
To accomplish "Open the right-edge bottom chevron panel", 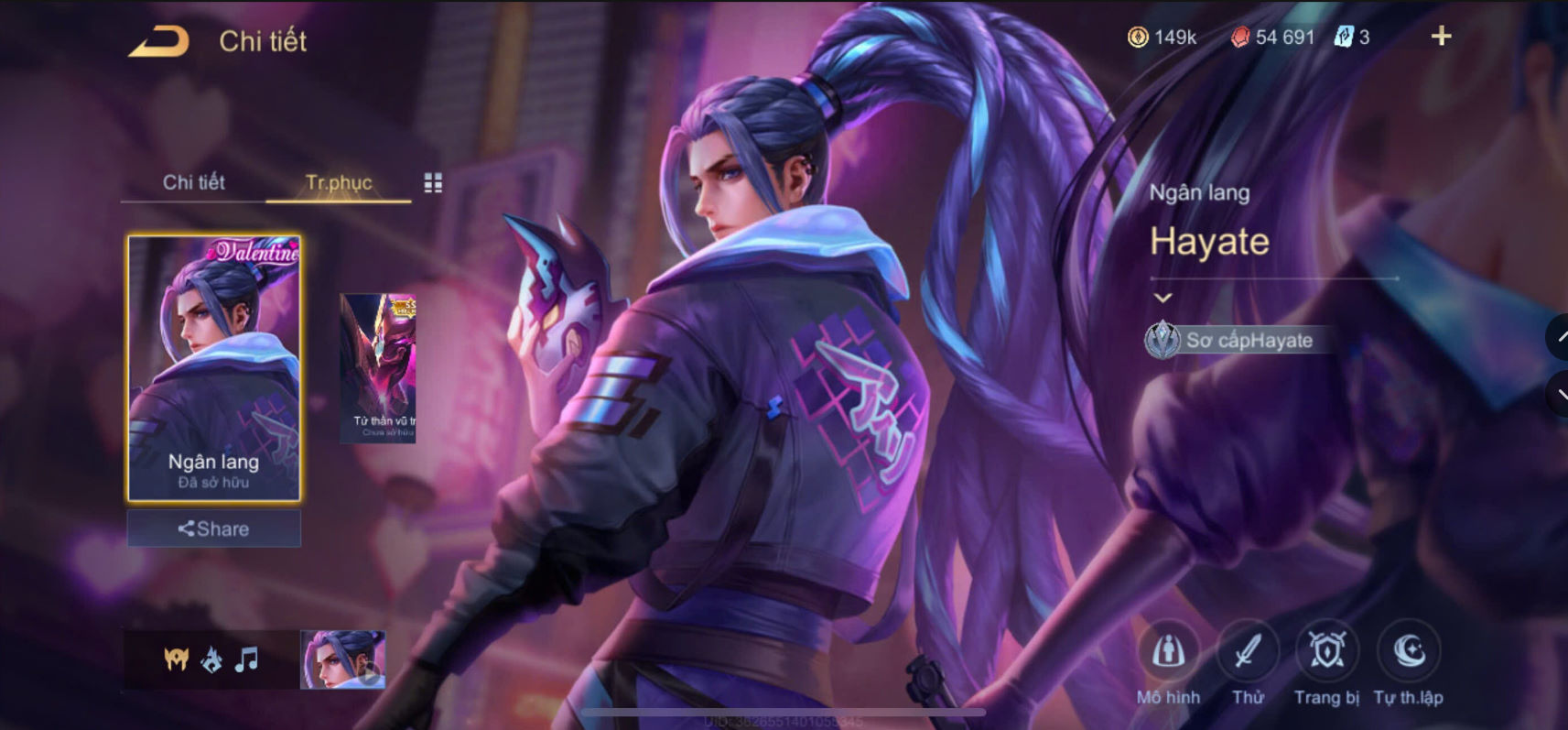I will (x=1558, y=392).
